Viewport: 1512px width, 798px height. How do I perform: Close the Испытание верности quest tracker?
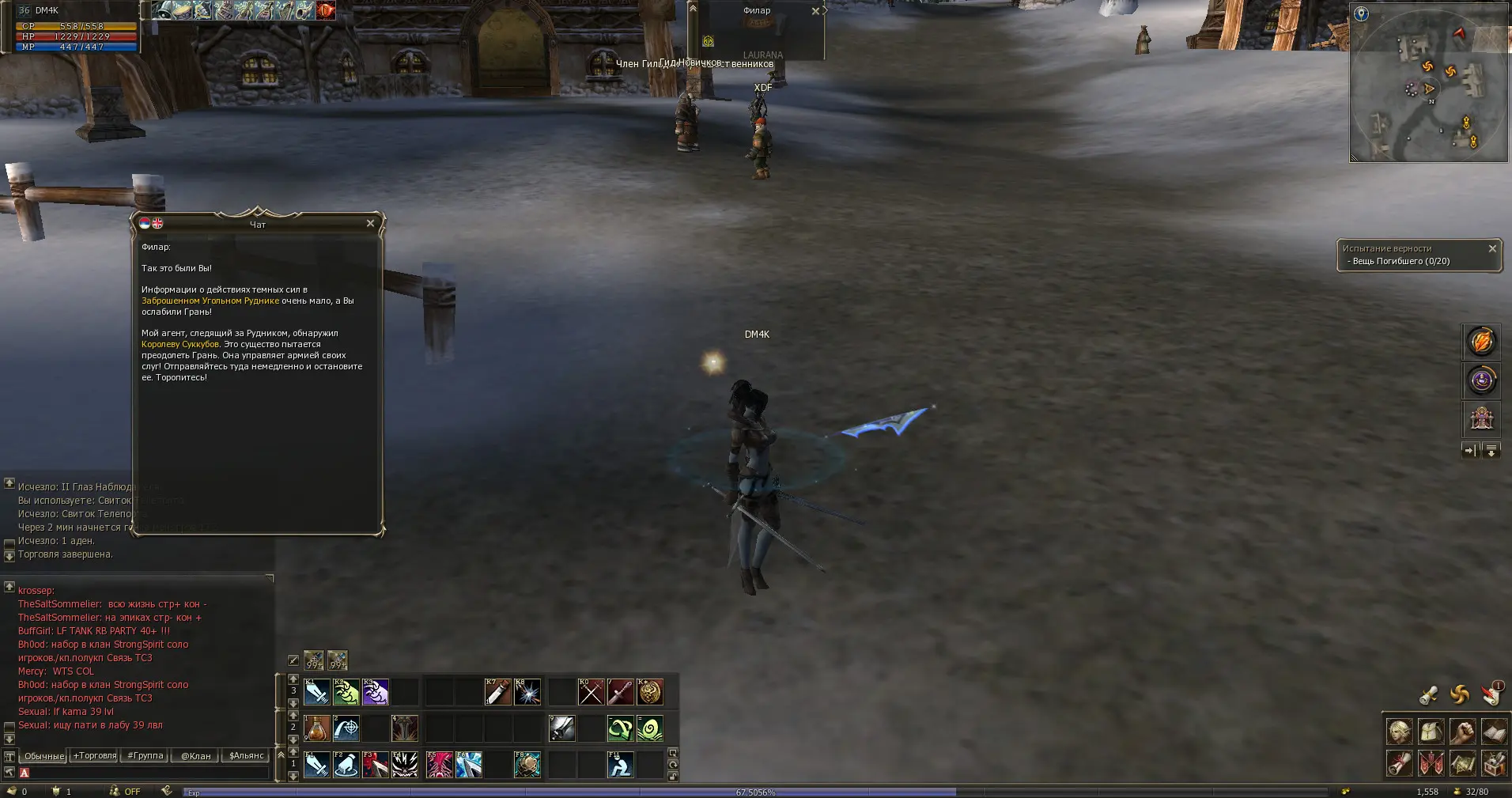[1492, 248]
